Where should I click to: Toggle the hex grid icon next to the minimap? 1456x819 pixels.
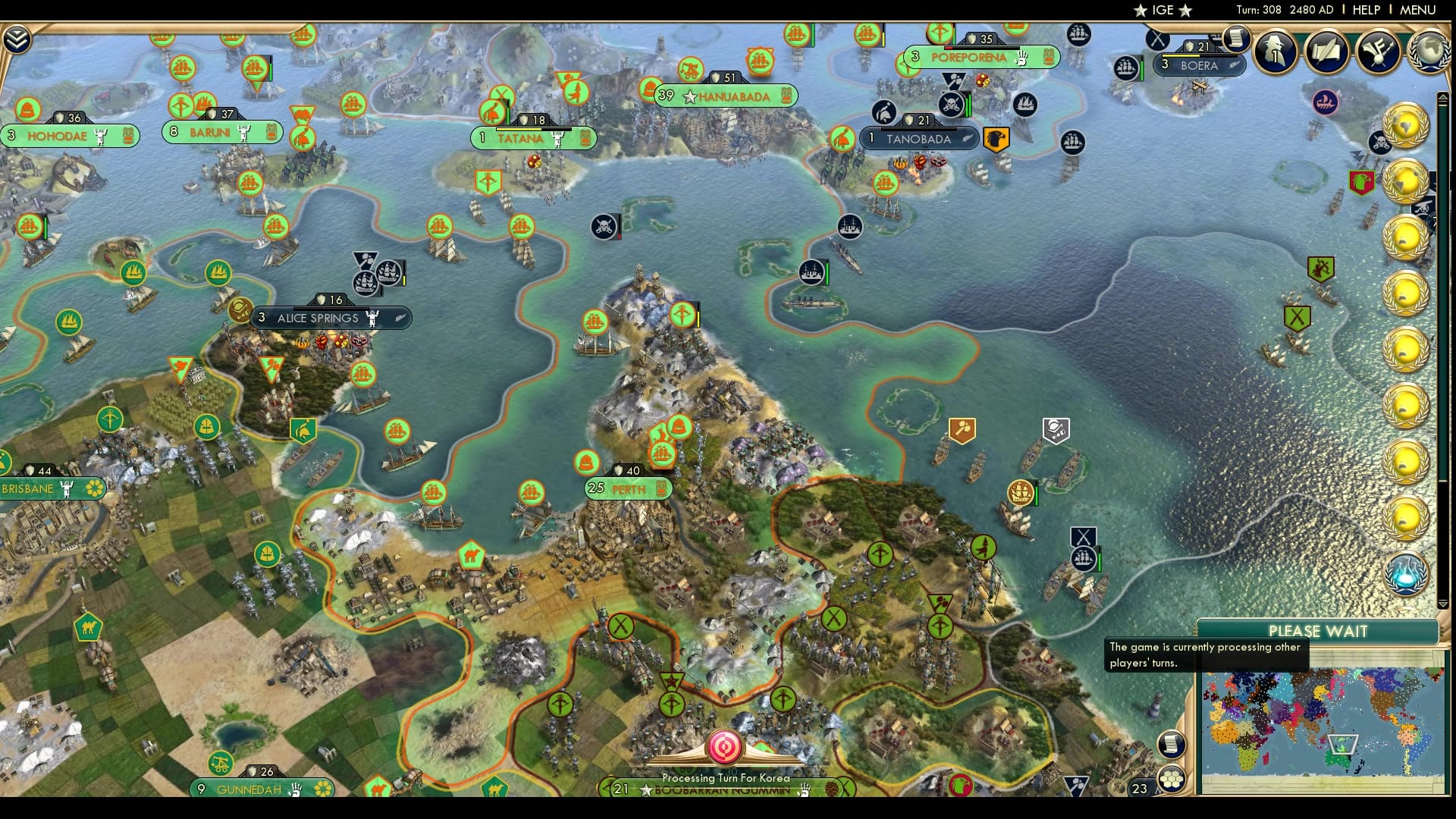pos(1172,777)
